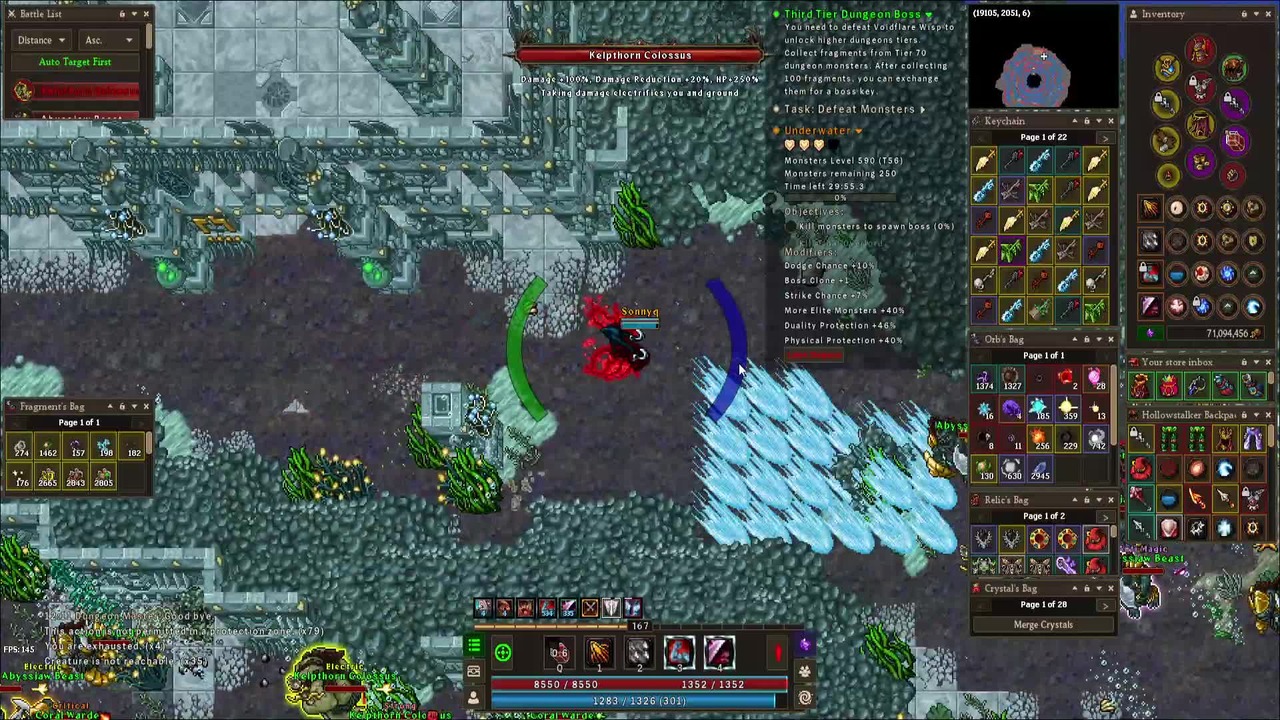Click the green menu lines button
Image resolution: width=1280 pixels, height=720 pixels.
474,647
